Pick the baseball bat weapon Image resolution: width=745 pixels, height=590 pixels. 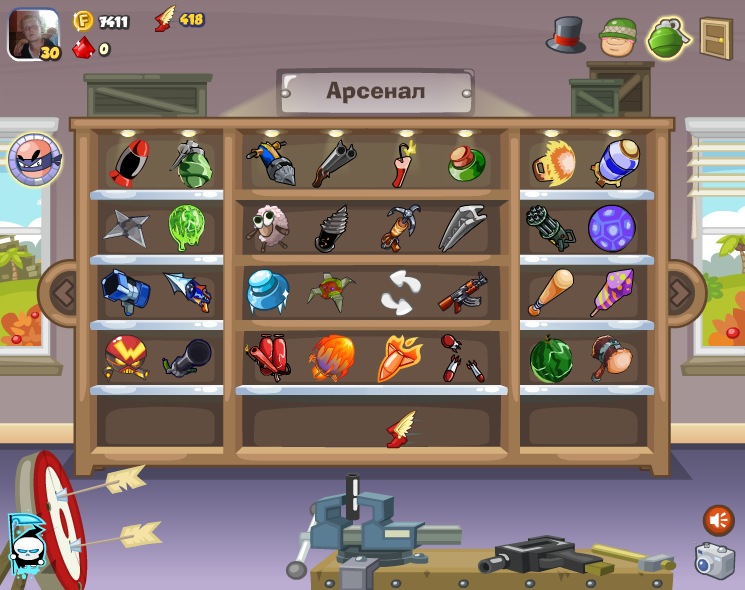(551, 291)
